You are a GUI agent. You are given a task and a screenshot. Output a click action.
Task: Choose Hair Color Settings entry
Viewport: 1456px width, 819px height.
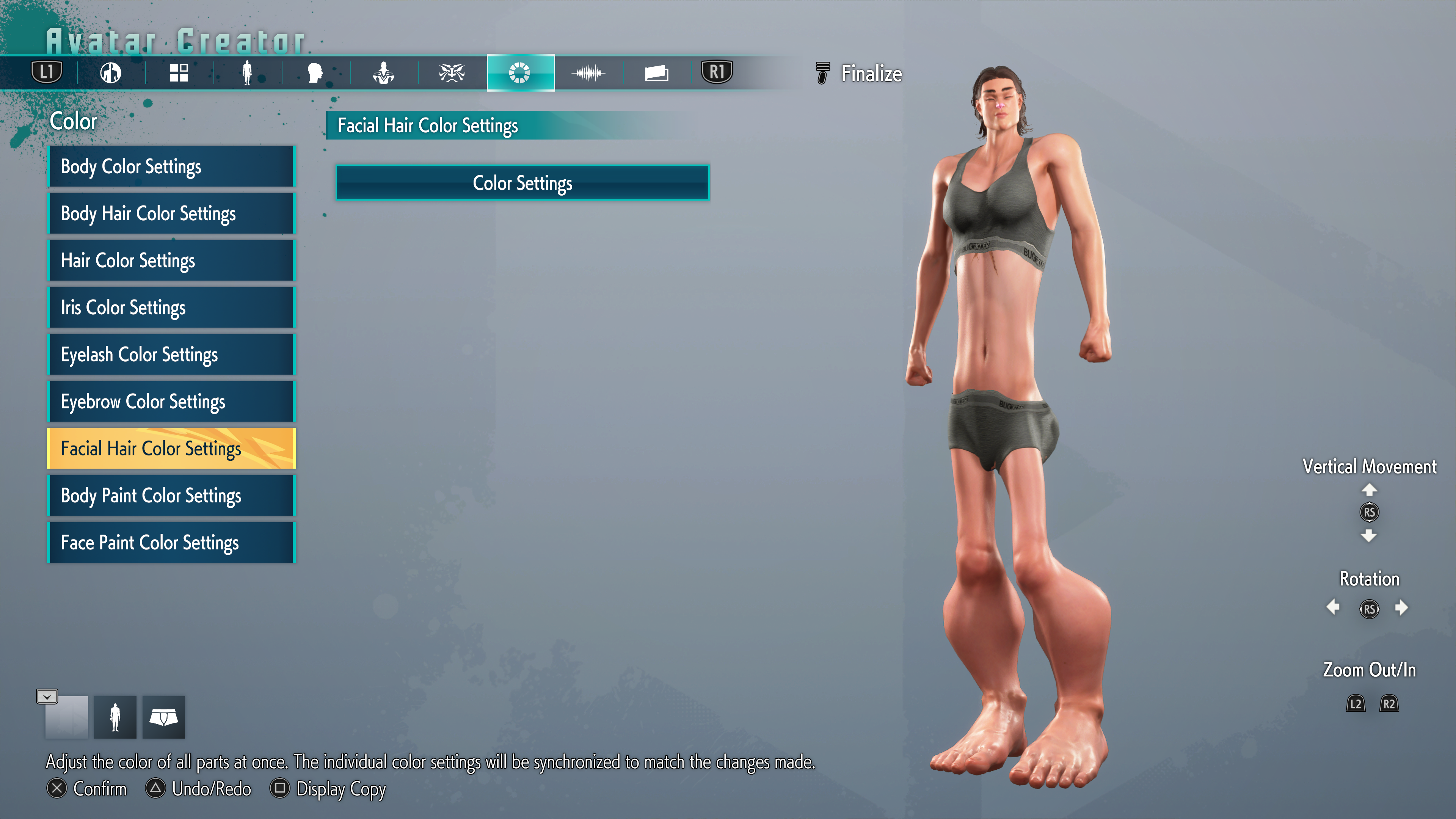171,260
